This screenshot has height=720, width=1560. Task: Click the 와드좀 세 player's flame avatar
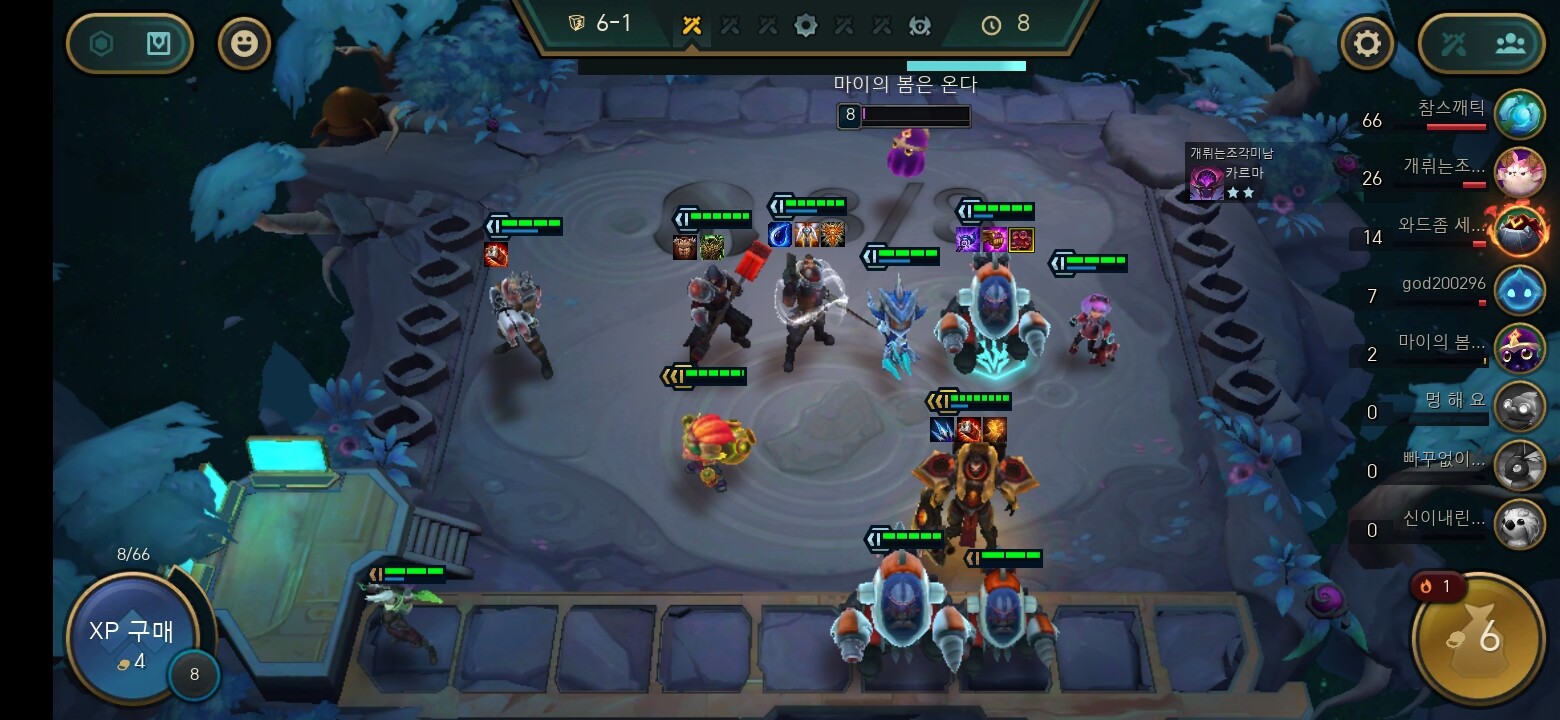1519,229
